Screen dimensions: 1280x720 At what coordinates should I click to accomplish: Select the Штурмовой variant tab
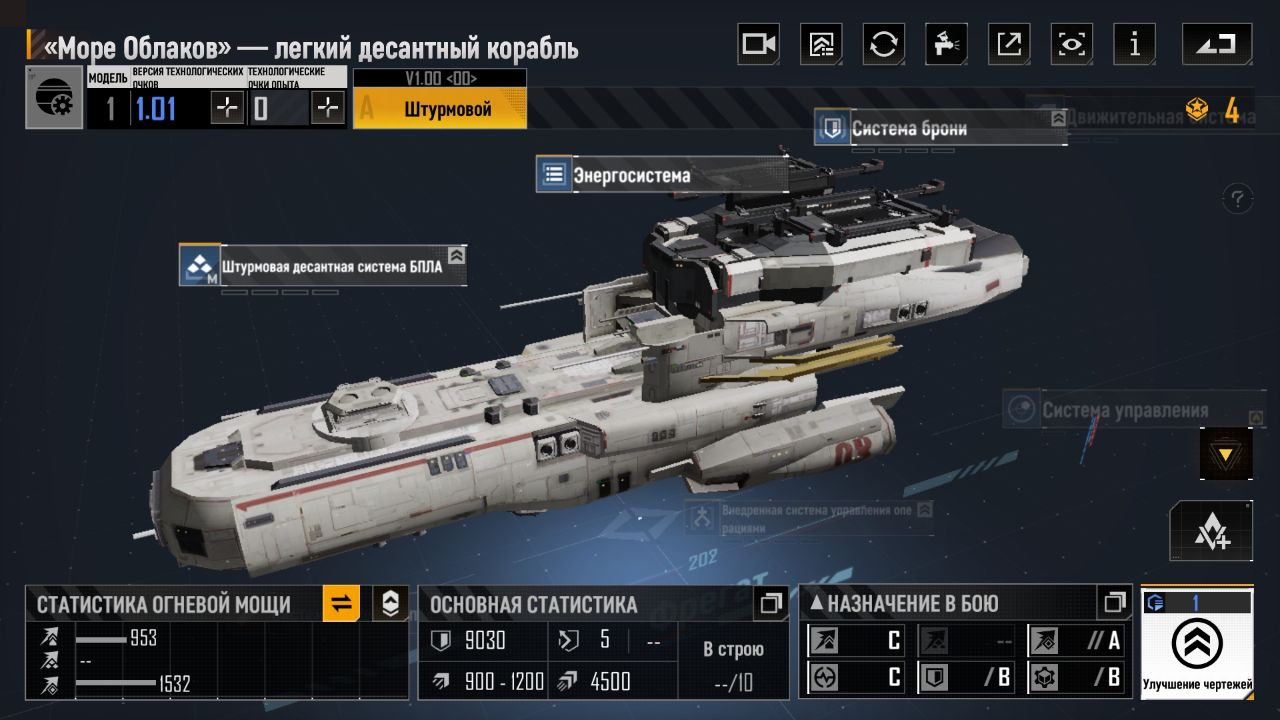point(440,108)
